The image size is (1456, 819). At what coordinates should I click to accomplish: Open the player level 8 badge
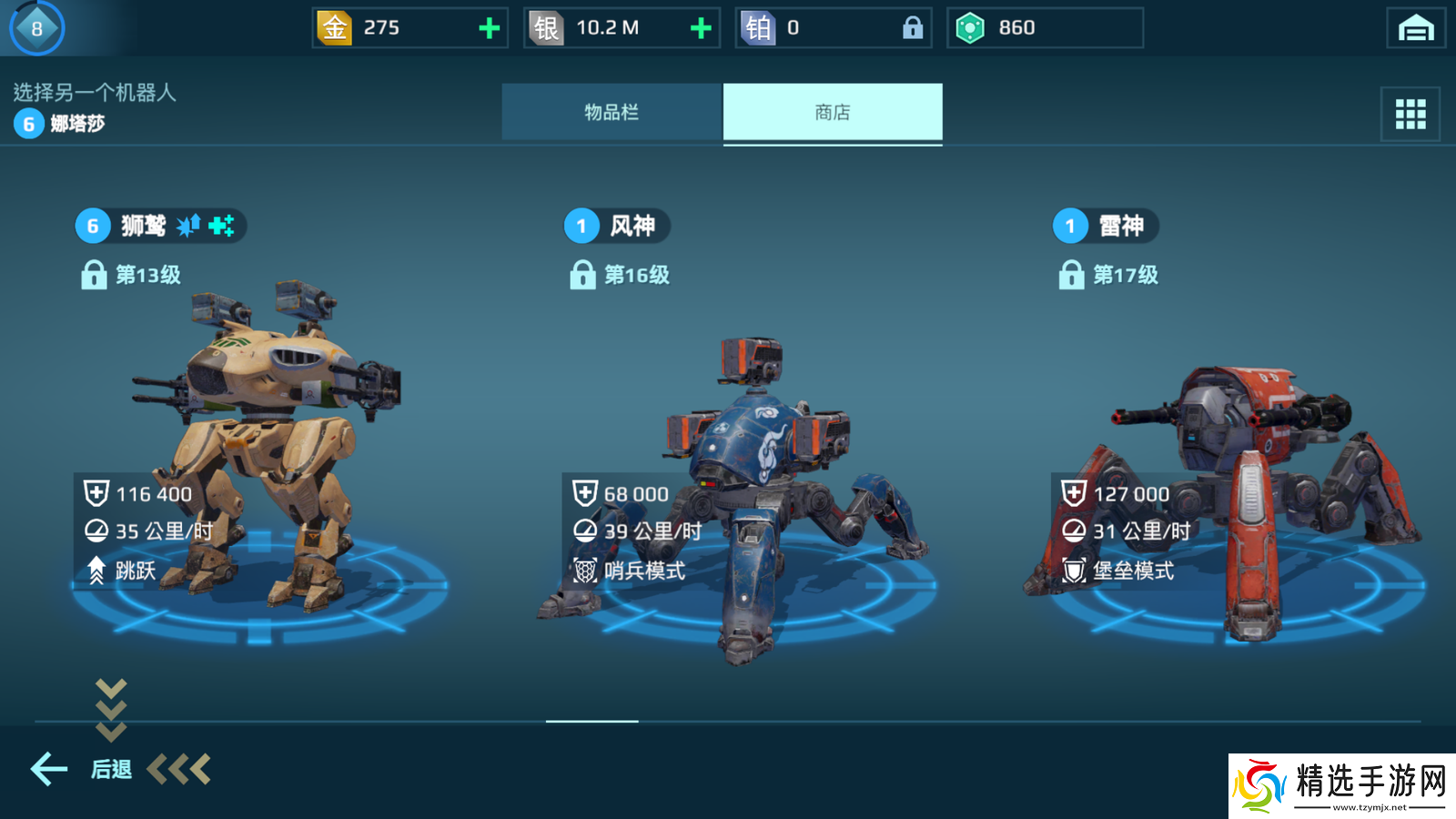(x=36, y=28)
